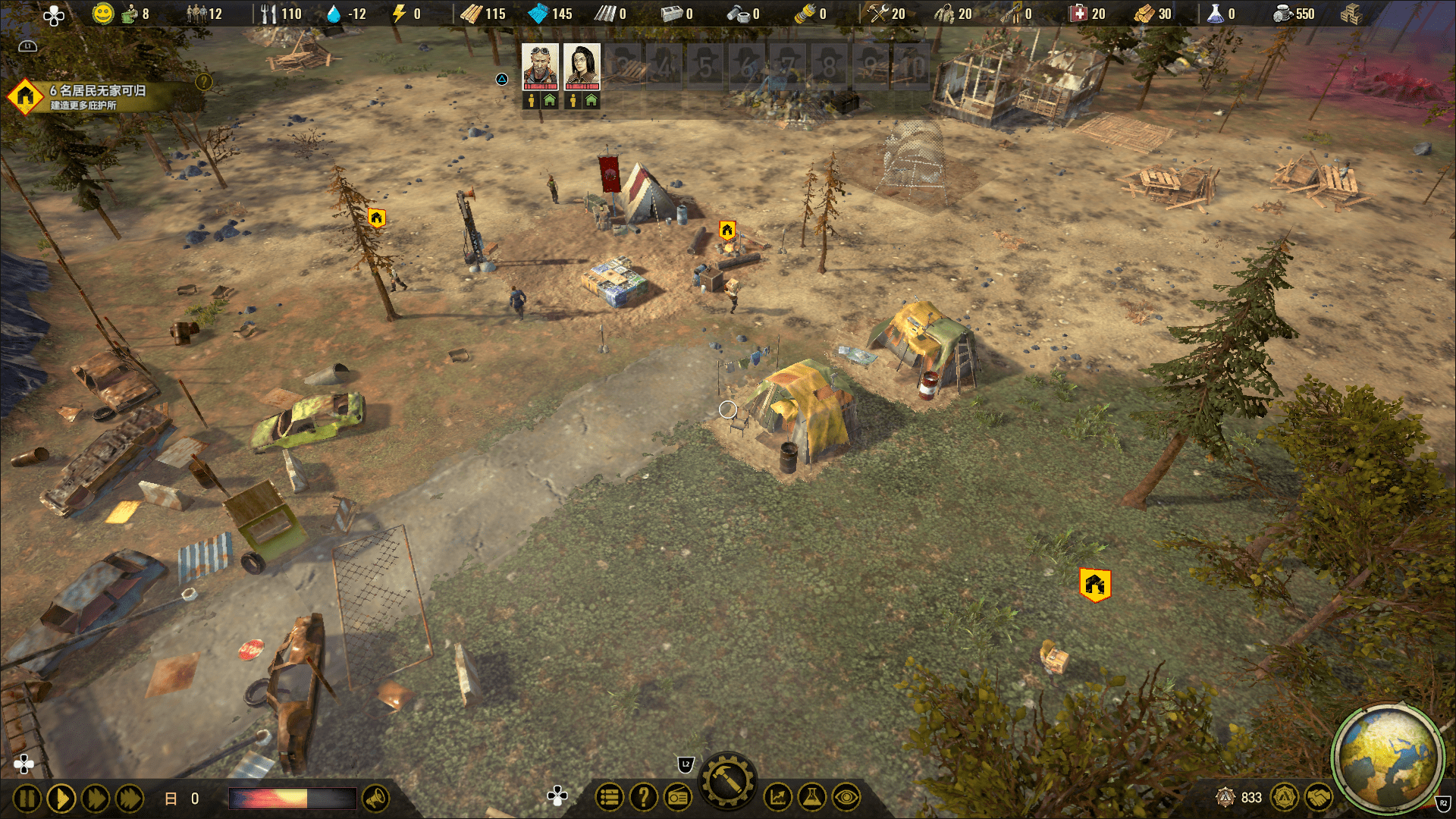
Task: Select the goggled male specialist portrait
Action: [x=540, y=66]
